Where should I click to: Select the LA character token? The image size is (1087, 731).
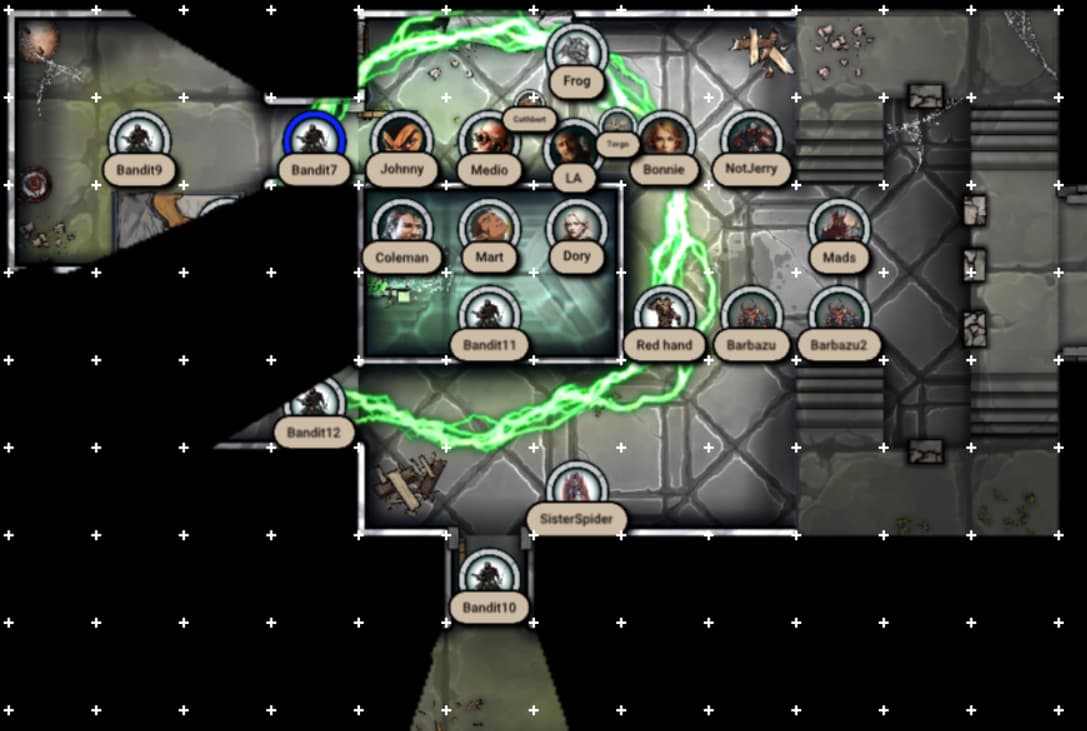click(574, 148)
